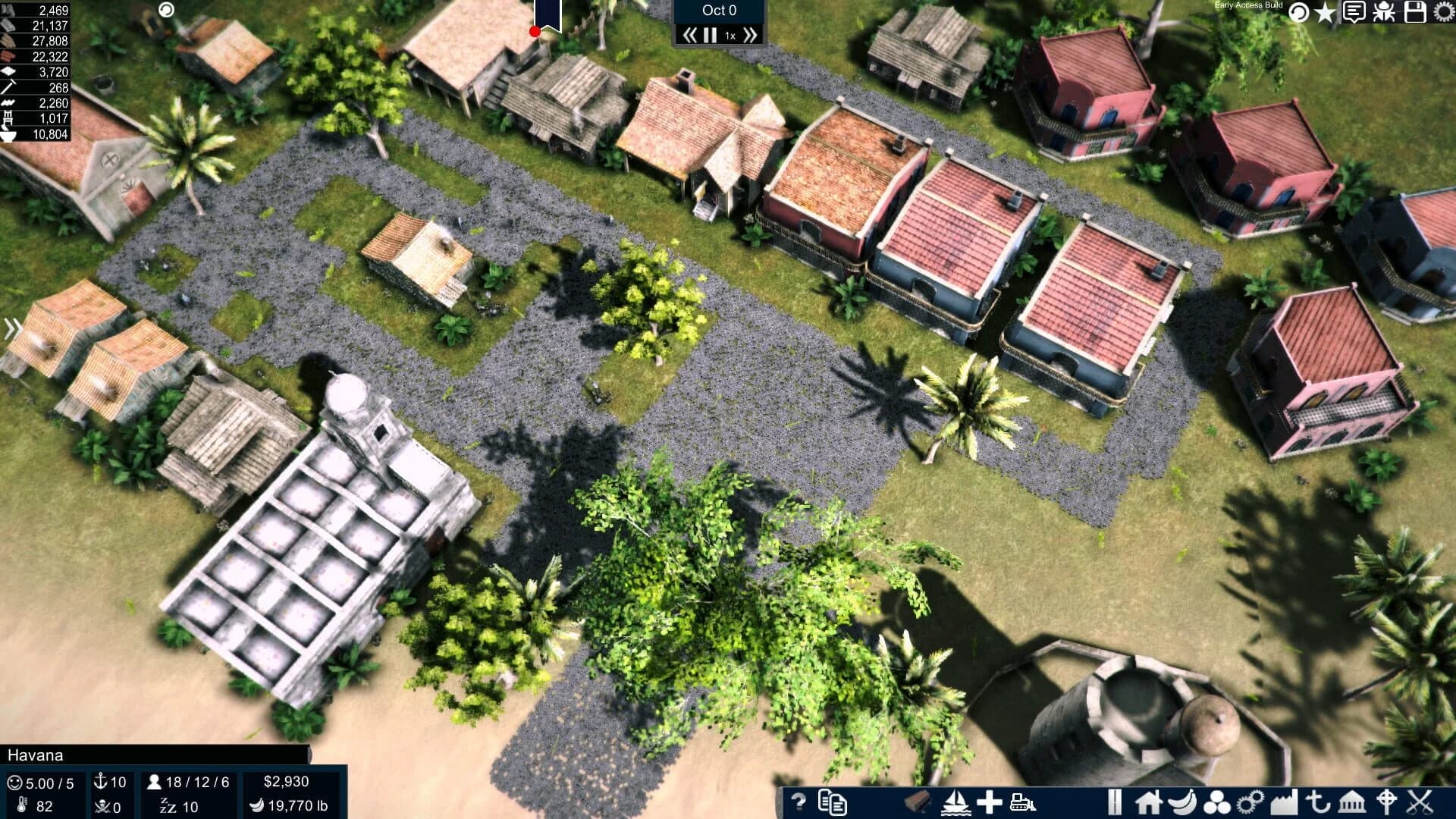Open the changelog message menu top right

coord(1354,13)
